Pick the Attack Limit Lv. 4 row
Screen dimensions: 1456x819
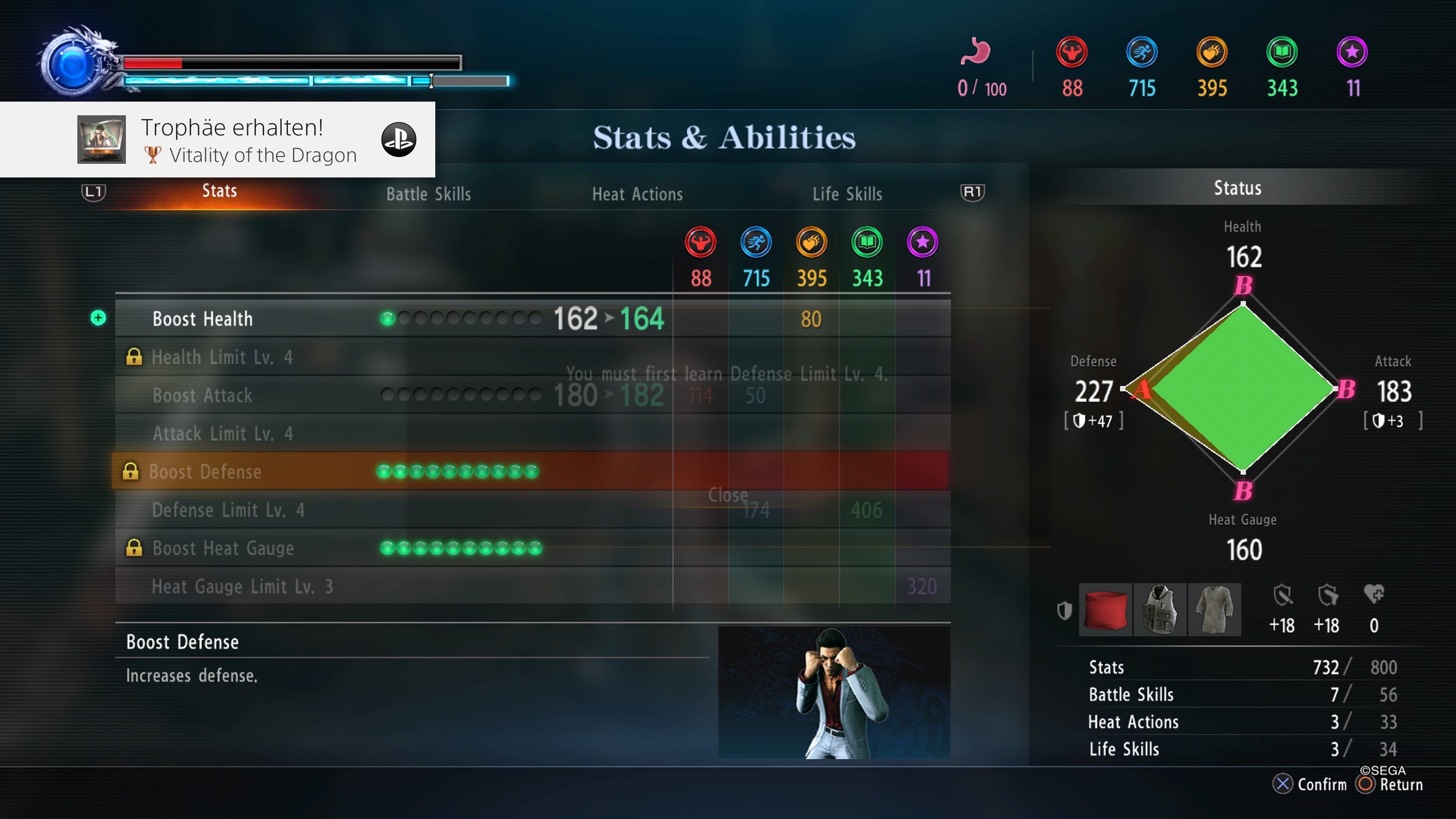[223, 434]
